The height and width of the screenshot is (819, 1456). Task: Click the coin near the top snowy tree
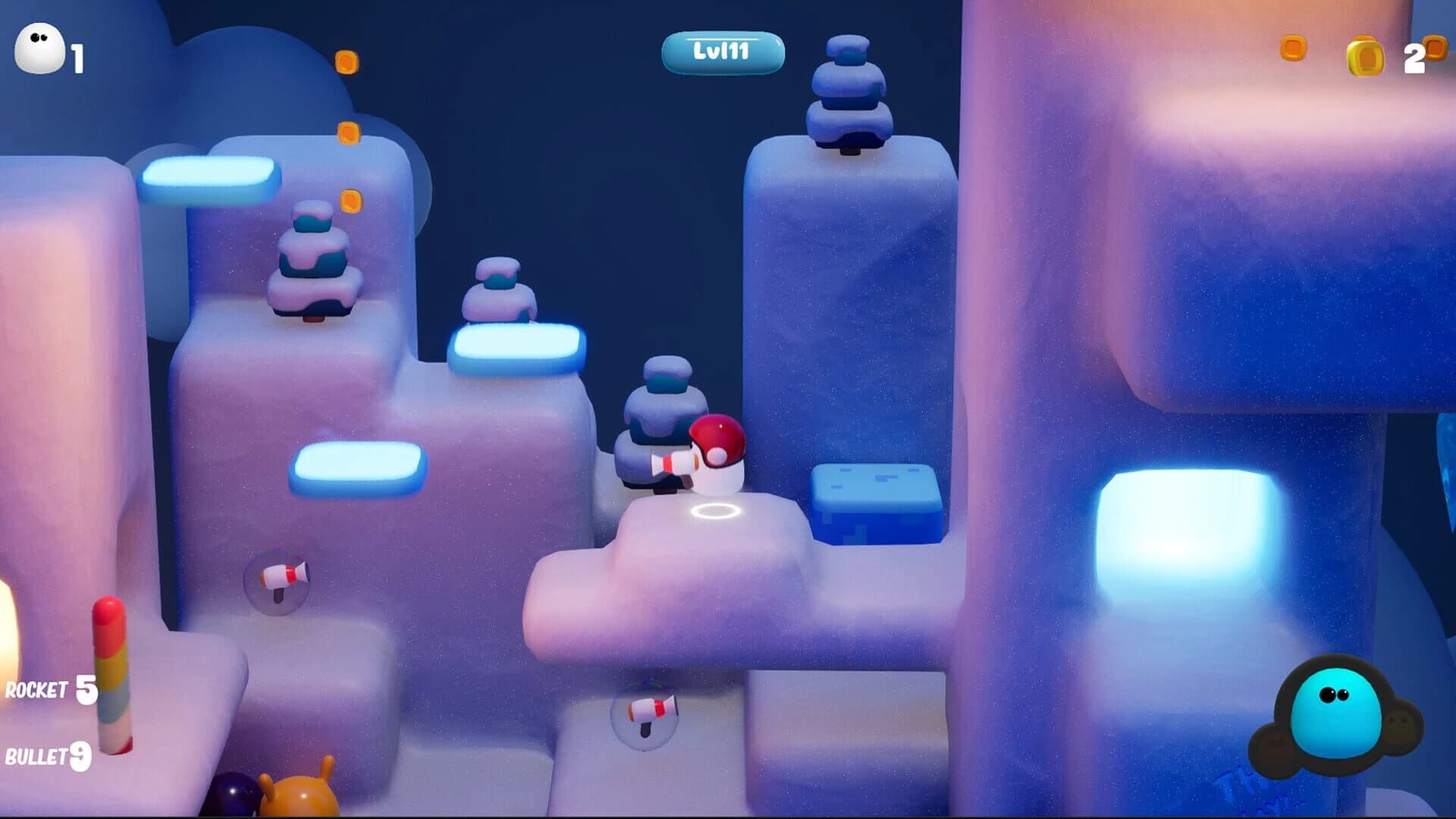tap(351, 199)
